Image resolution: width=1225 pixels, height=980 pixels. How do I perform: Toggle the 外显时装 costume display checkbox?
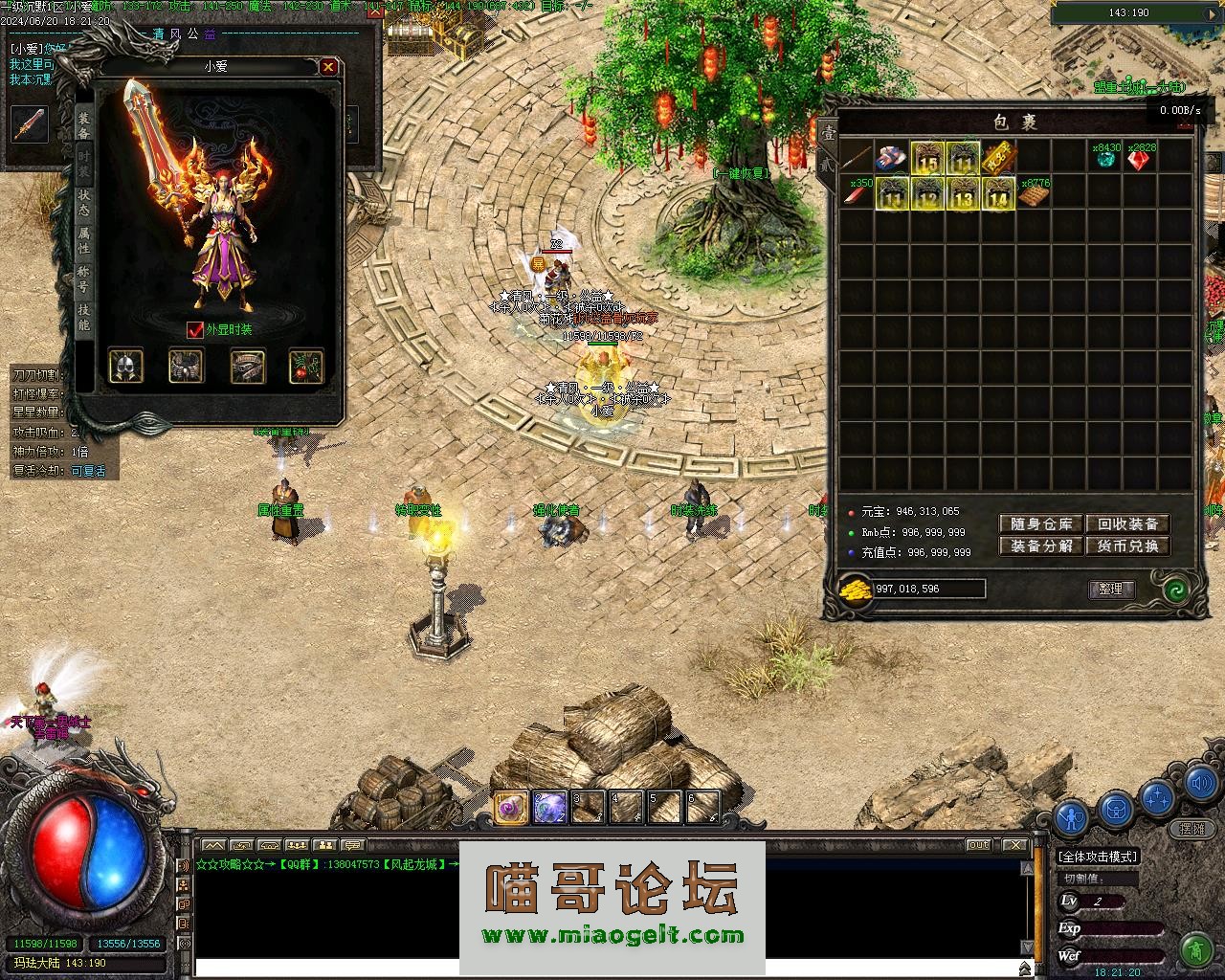point(195,330)
